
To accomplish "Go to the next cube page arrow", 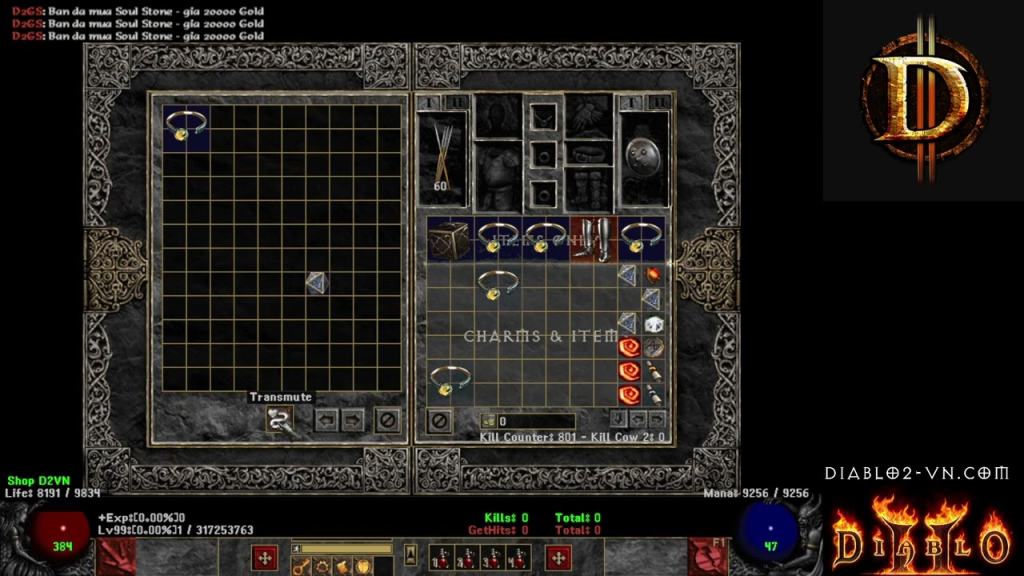I will [351, 420].
